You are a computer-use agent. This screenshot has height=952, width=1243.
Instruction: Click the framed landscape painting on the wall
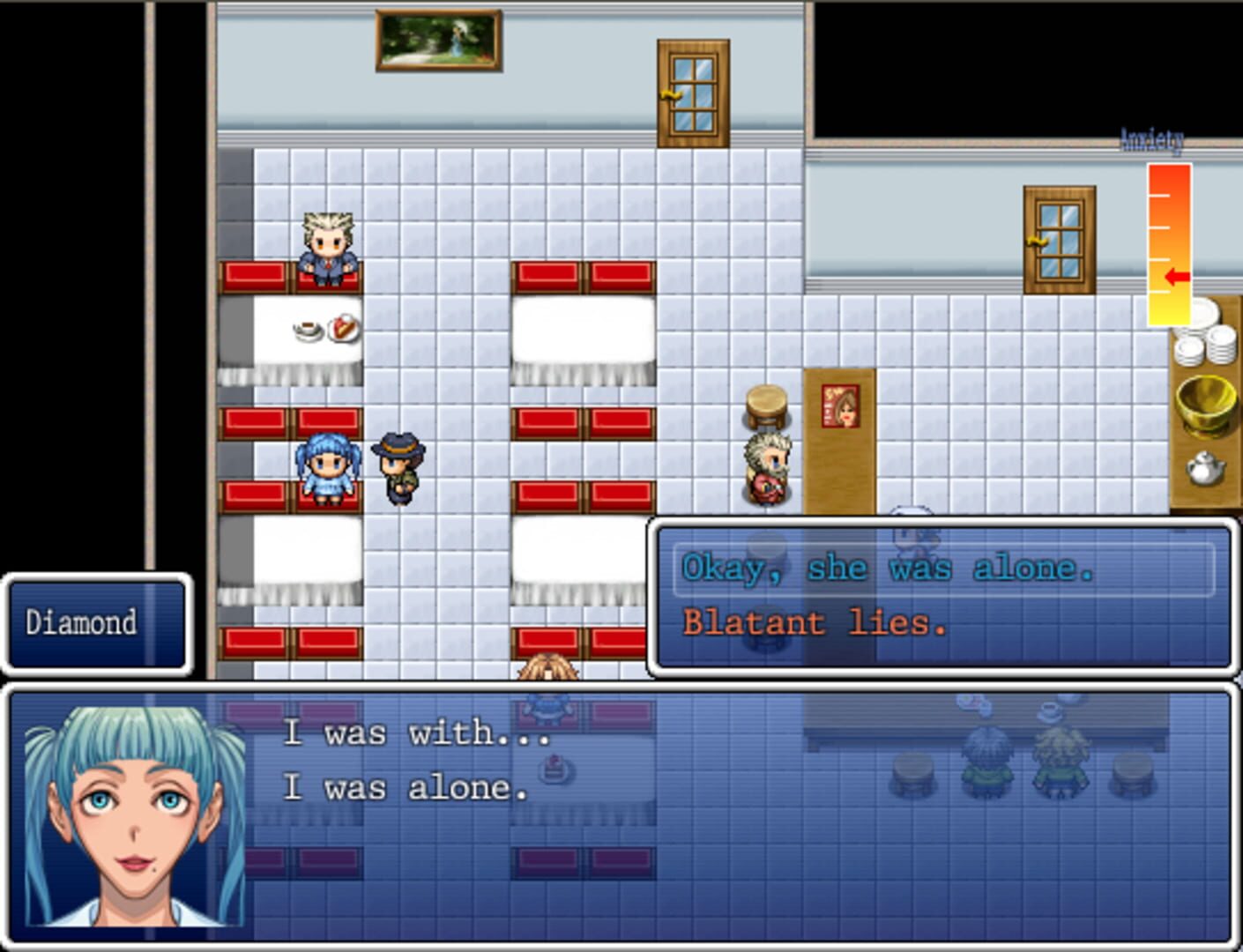pyautogui.click(x=439, y=40)
